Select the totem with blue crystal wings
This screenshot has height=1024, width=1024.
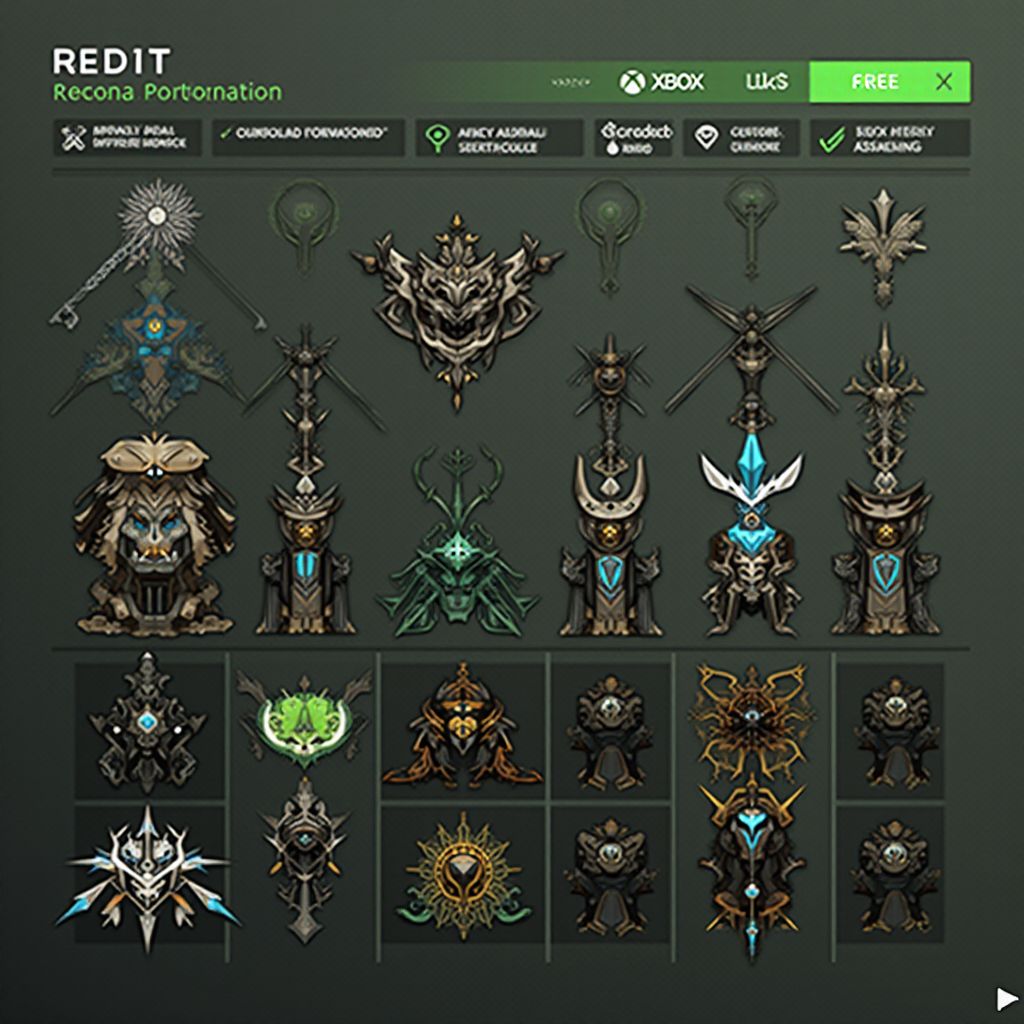(x=750, y=530)
